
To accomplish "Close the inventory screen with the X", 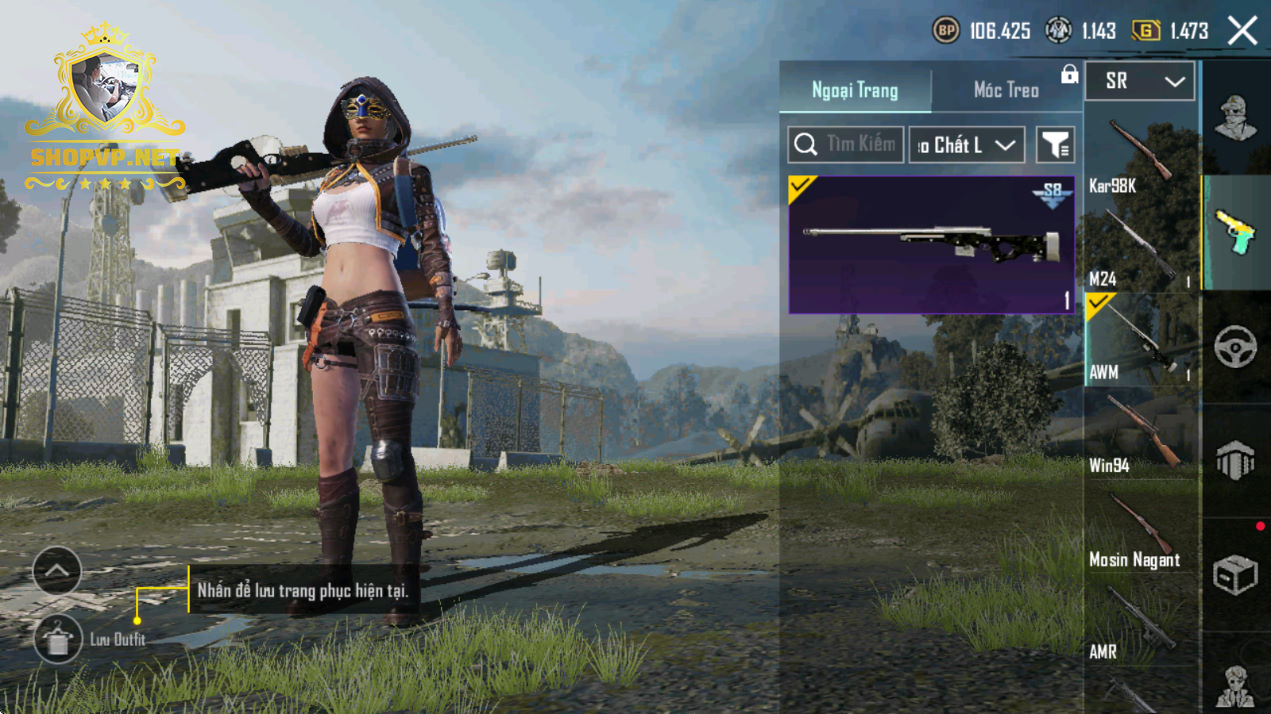I will [x=1242, y=31].
